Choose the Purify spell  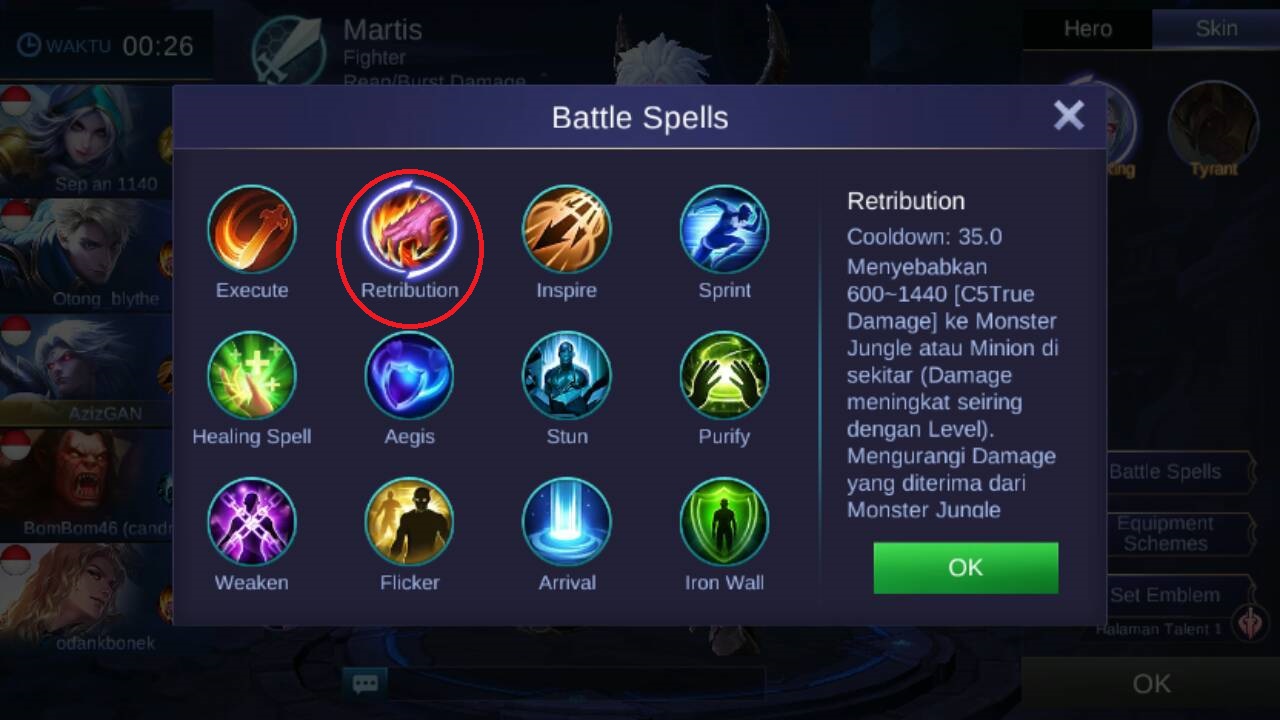(x=724, y=375)
